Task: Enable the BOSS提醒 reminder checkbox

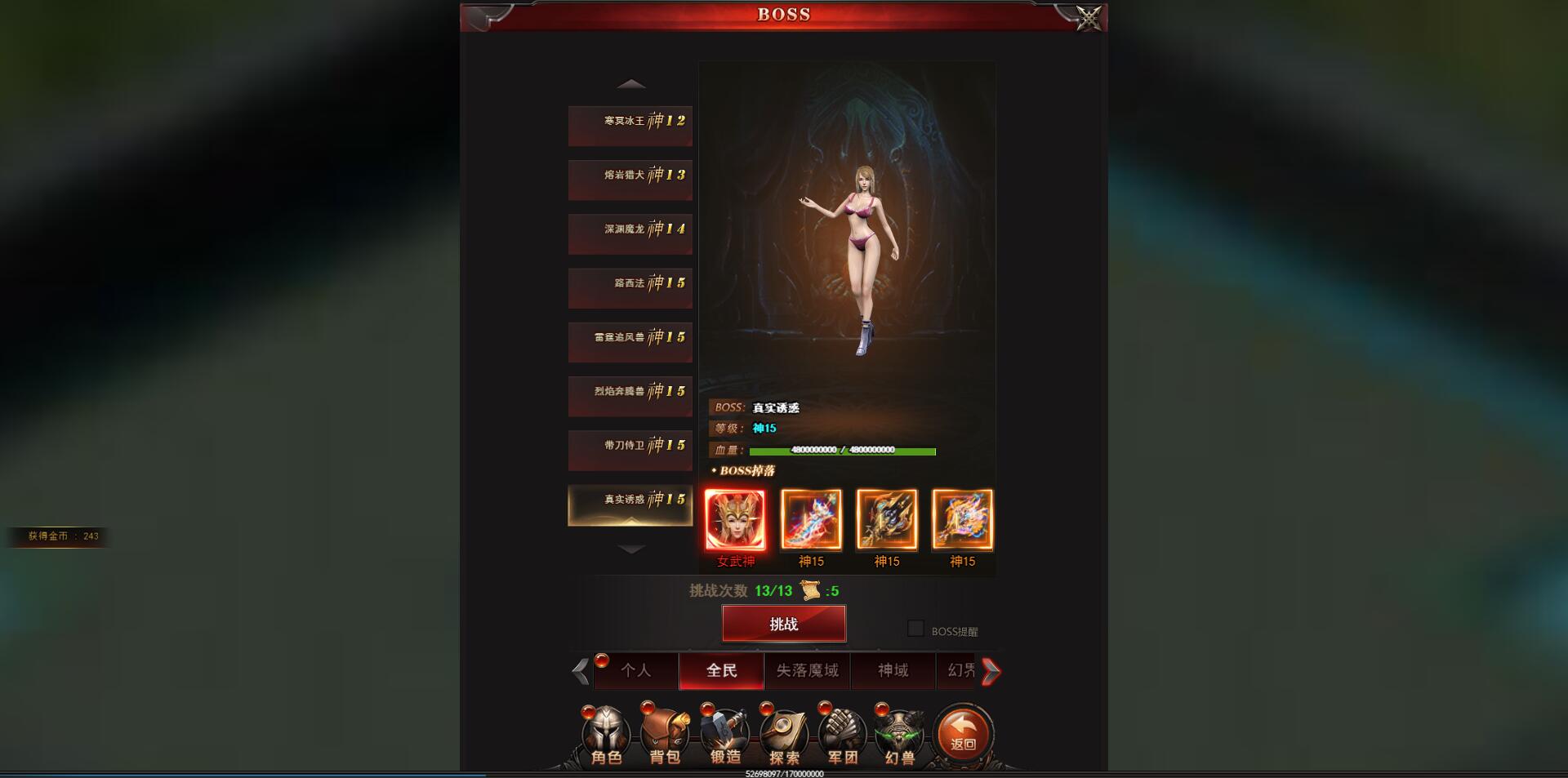Action: click(x=916, y=629)
